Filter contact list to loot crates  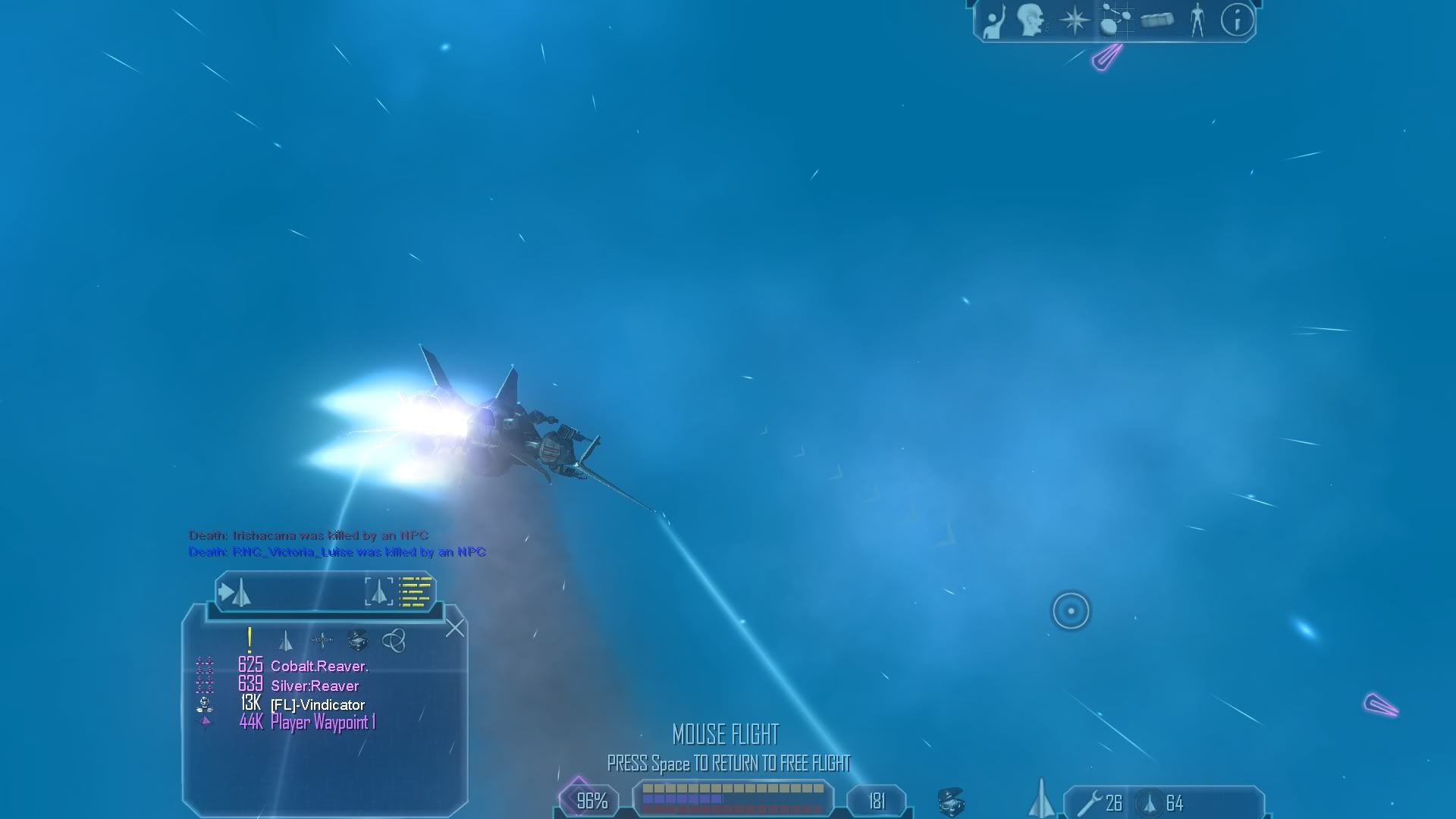tap(357, 641)
